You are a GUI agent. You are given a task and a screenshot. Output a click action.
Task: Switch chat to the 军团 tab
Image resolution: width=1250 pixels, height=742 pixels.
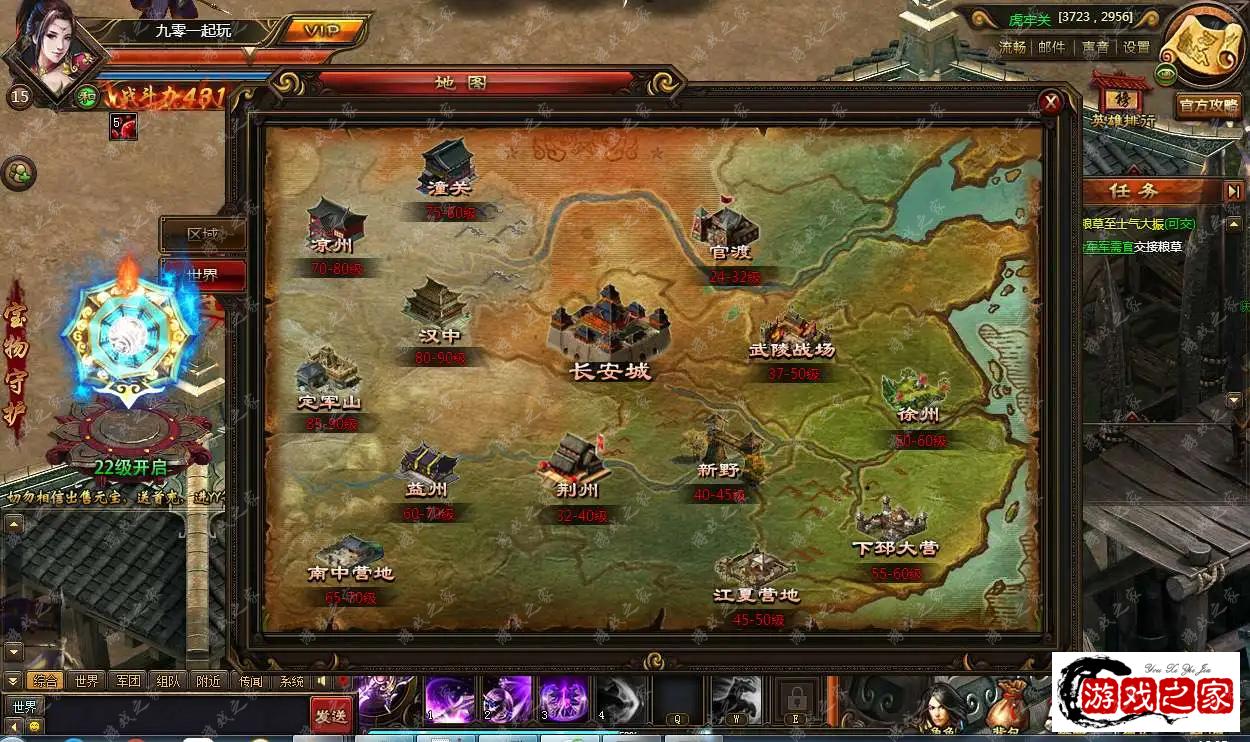tap(128, 681)
